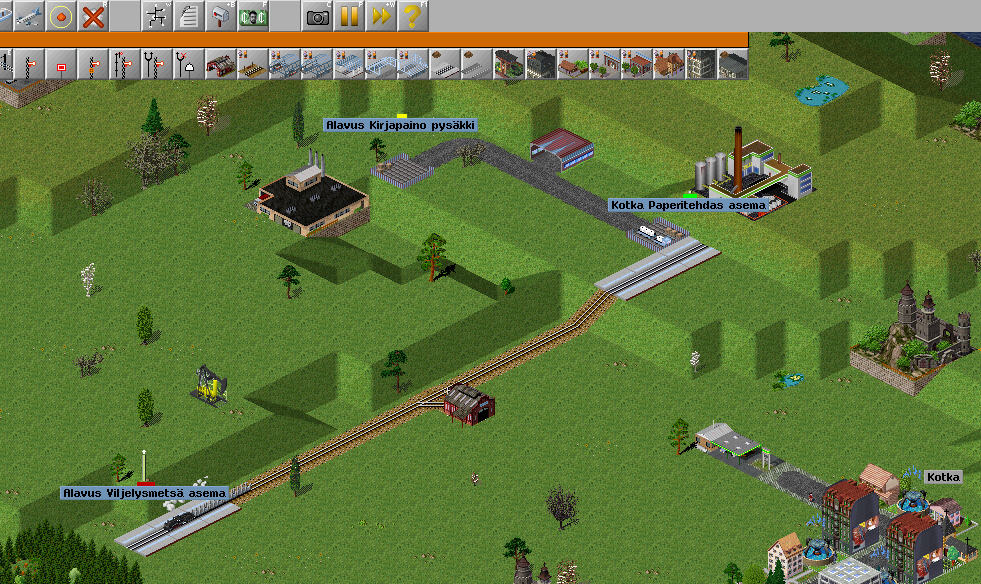The width and height of the screenshot is (981, 584).
Task: Open the document list window
Action: click(188, 15)
